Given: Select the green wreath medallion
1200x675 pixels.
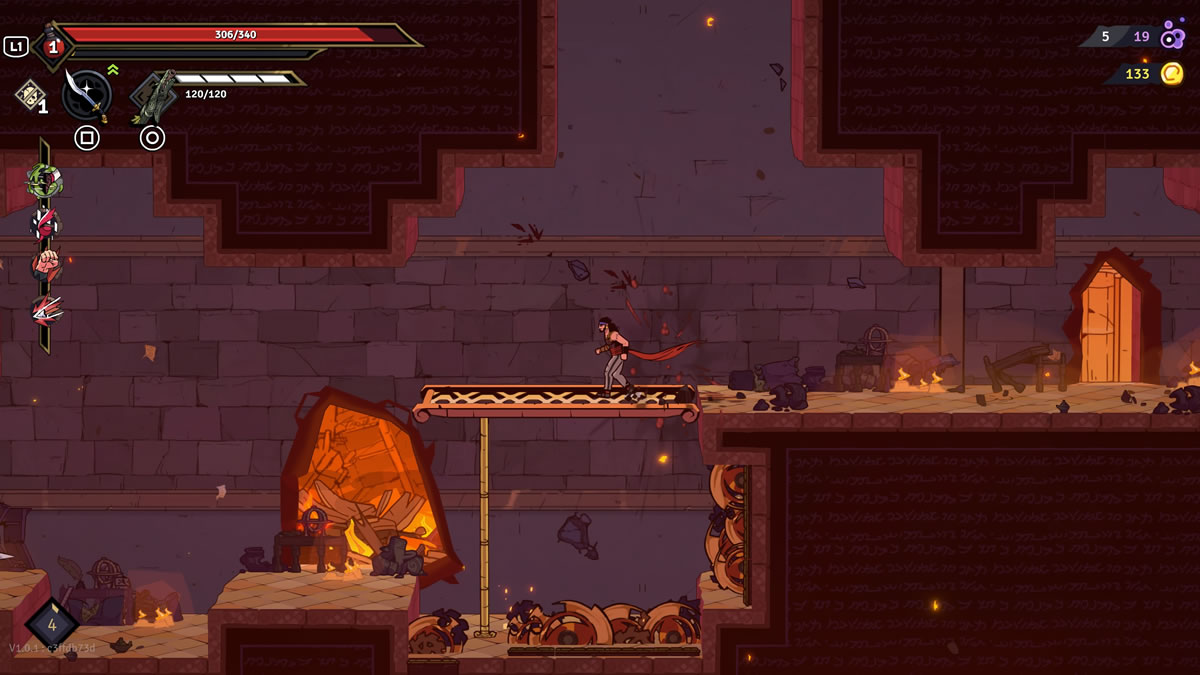Looking at the screenshot, I should tap(45, 180).
